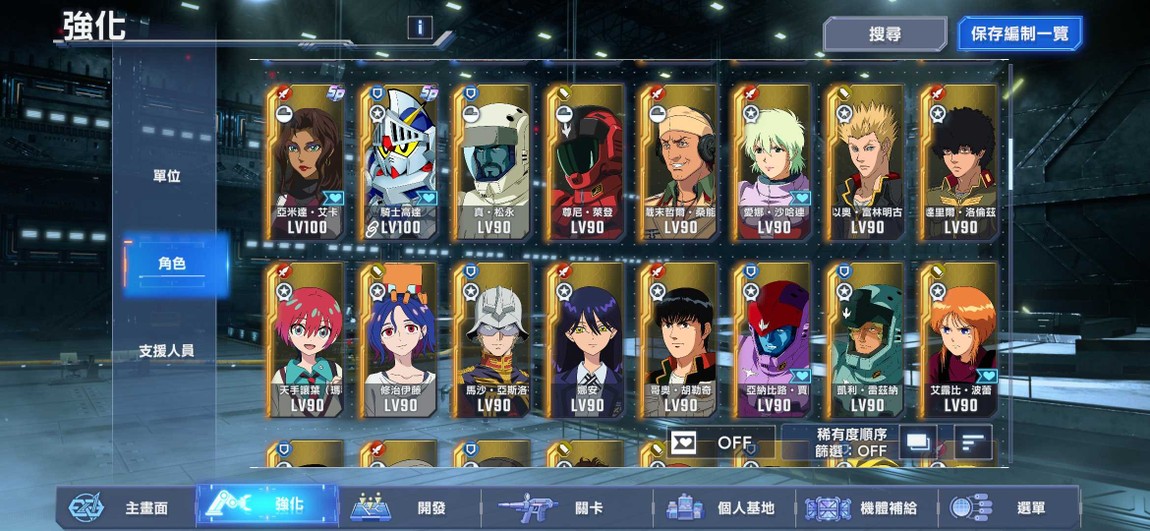Show the info panel via the i icon
The image size is (1150, 531).
pos(419,28)
